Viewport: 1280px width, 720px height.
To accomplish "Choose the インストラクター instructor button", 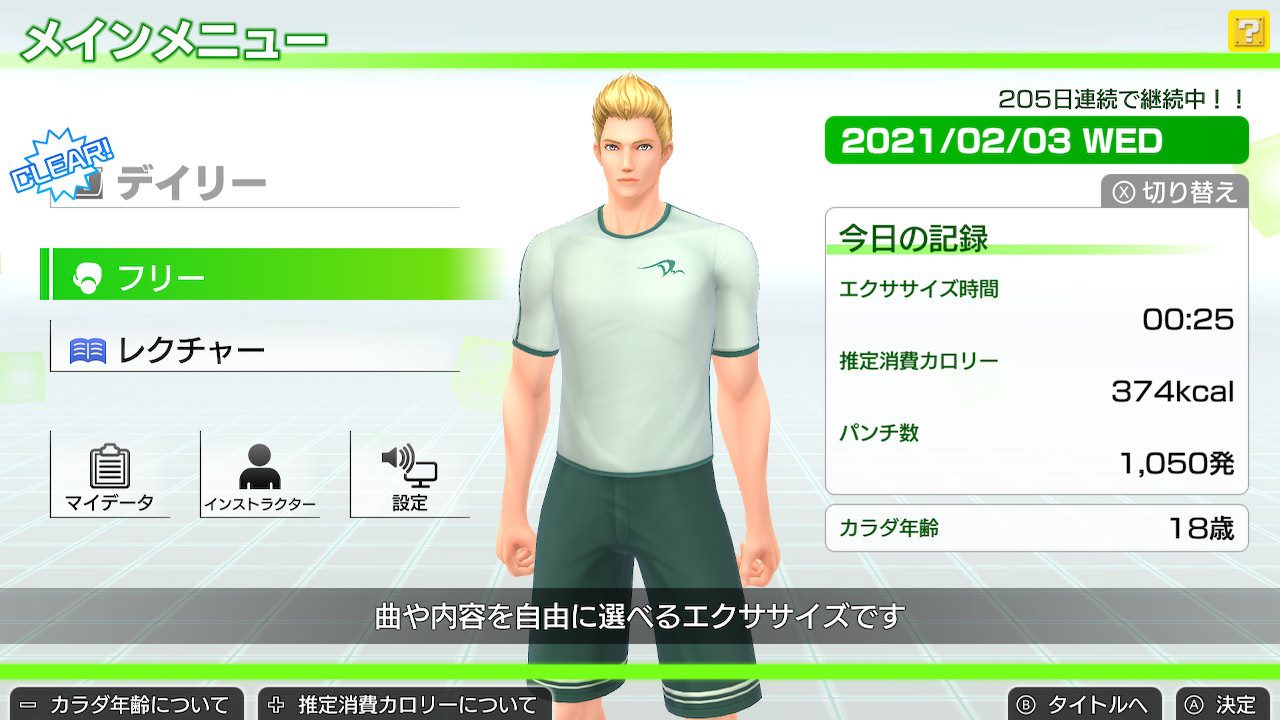I will 260,476.
